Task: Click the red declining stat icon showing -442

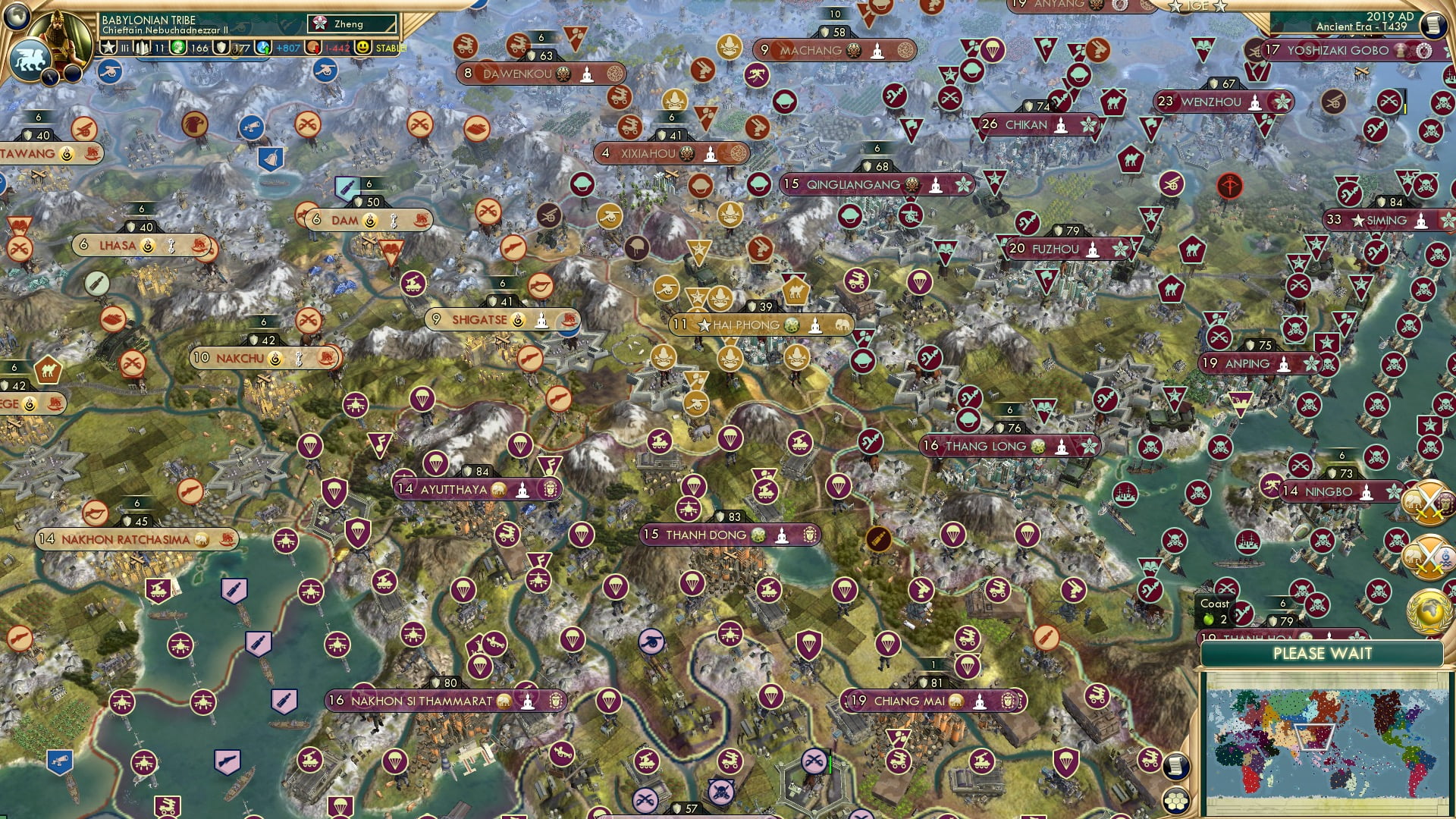Action: 314,48
